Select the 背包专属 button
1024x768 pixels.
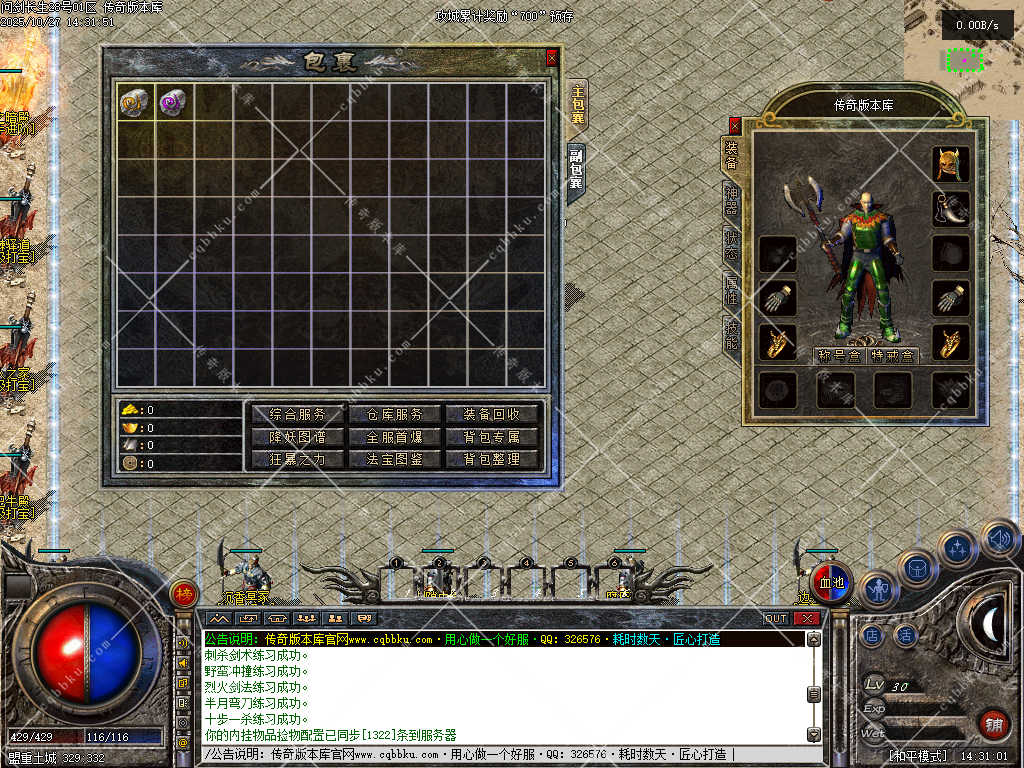click(492, 437)
